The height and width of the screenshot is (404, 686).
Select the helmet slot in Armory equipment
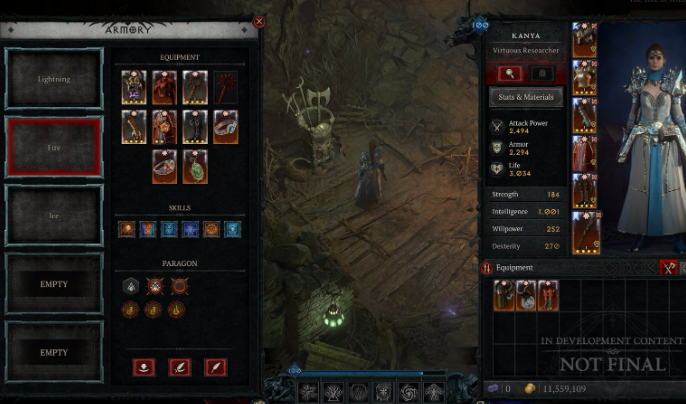click(134, 88)
